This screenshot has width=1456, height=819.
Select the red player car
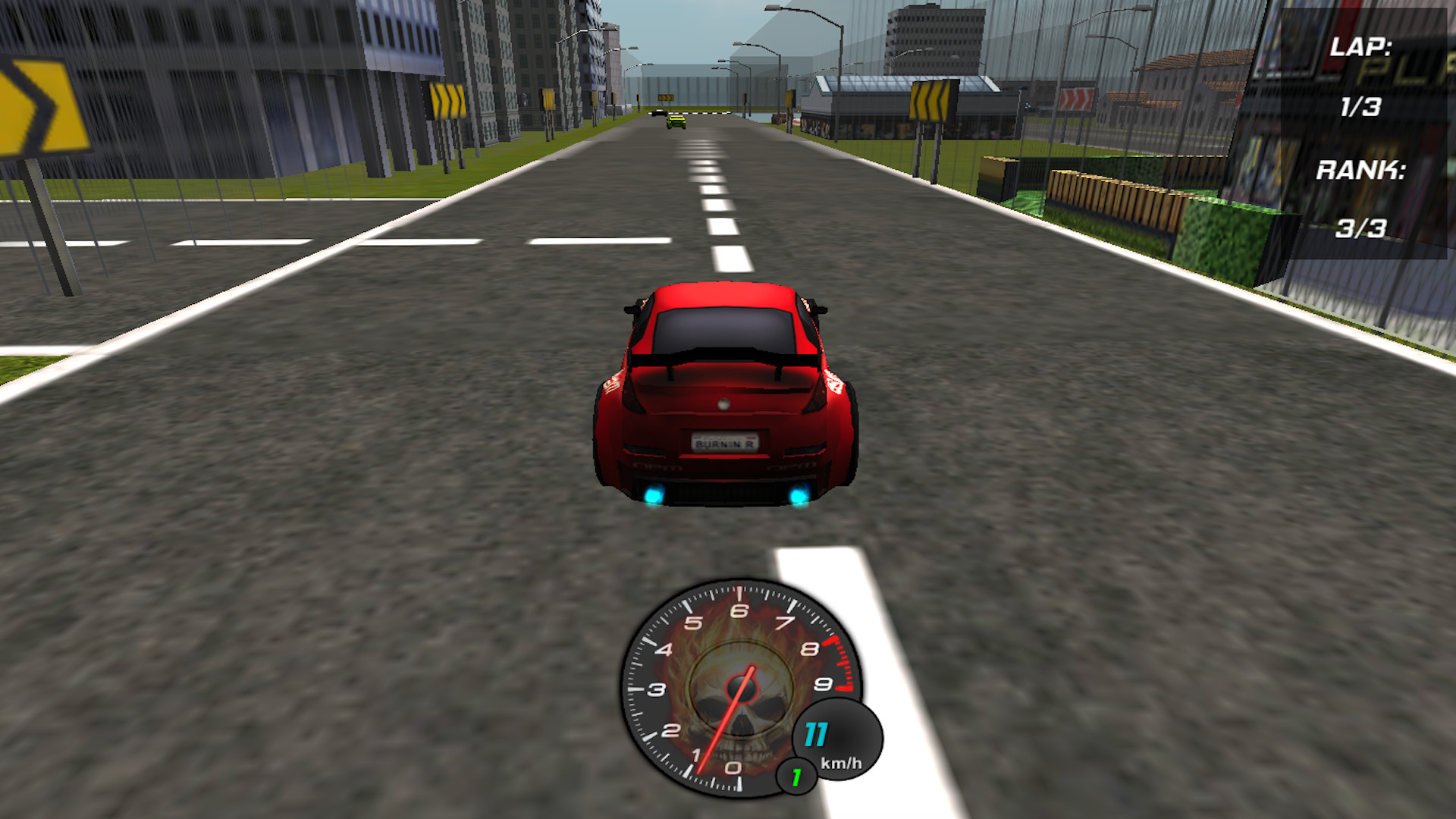click(724, 394)
